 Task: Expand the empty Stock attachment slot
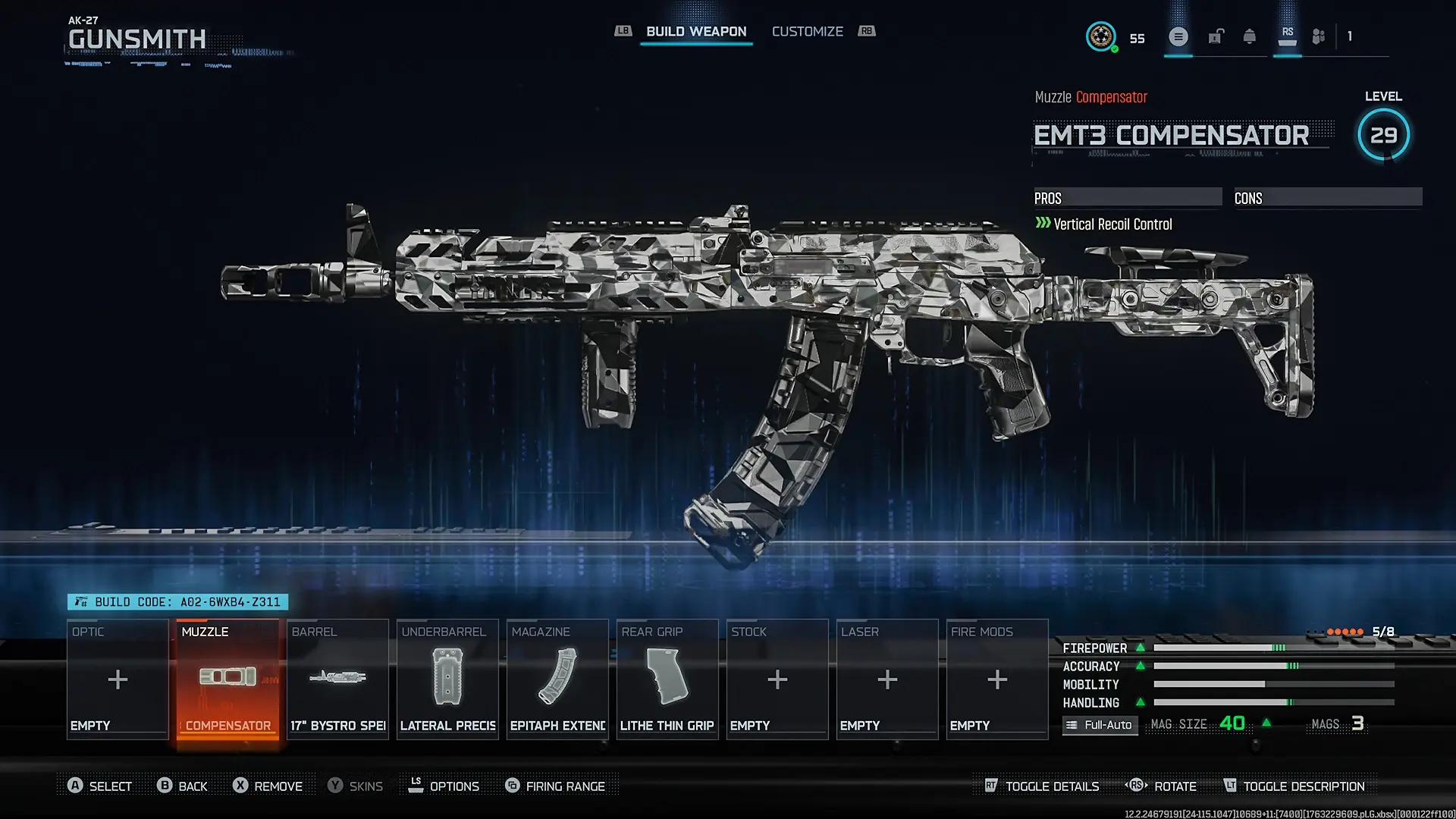(x=777, y=679)
